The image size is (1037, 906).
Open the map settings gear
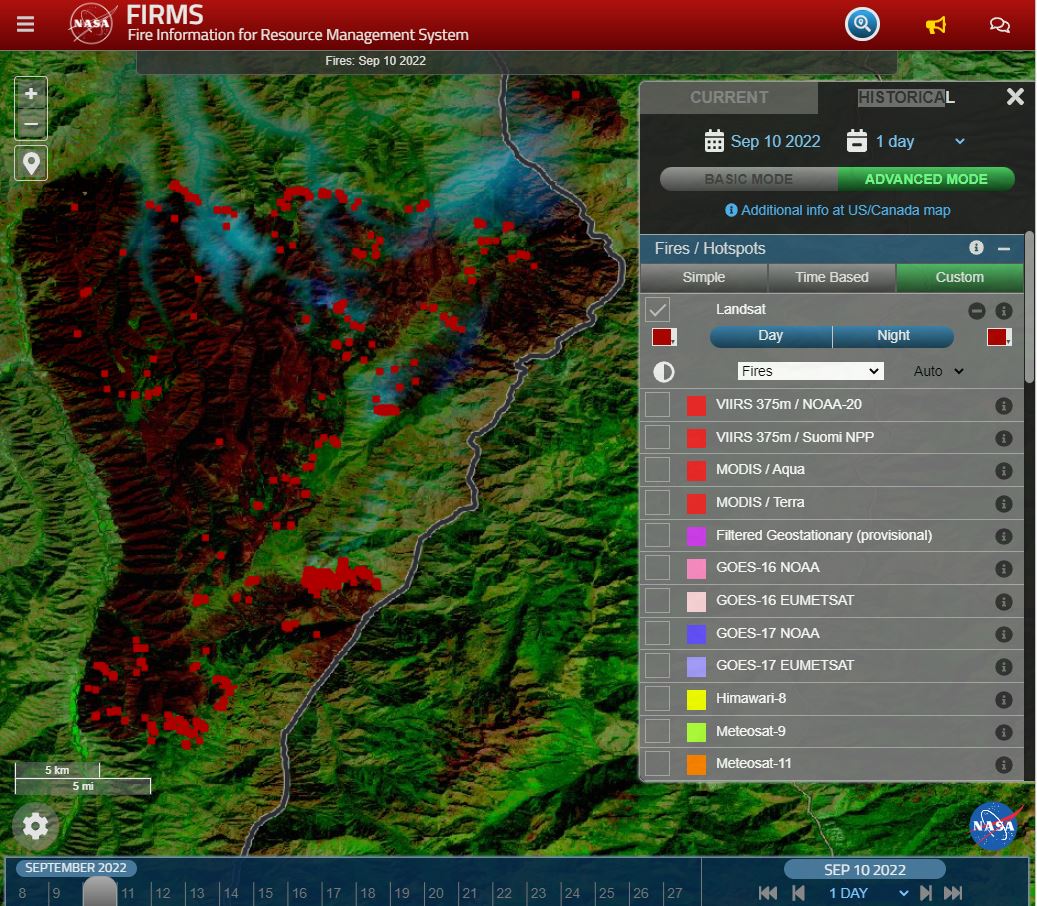[x=35, y=826]
